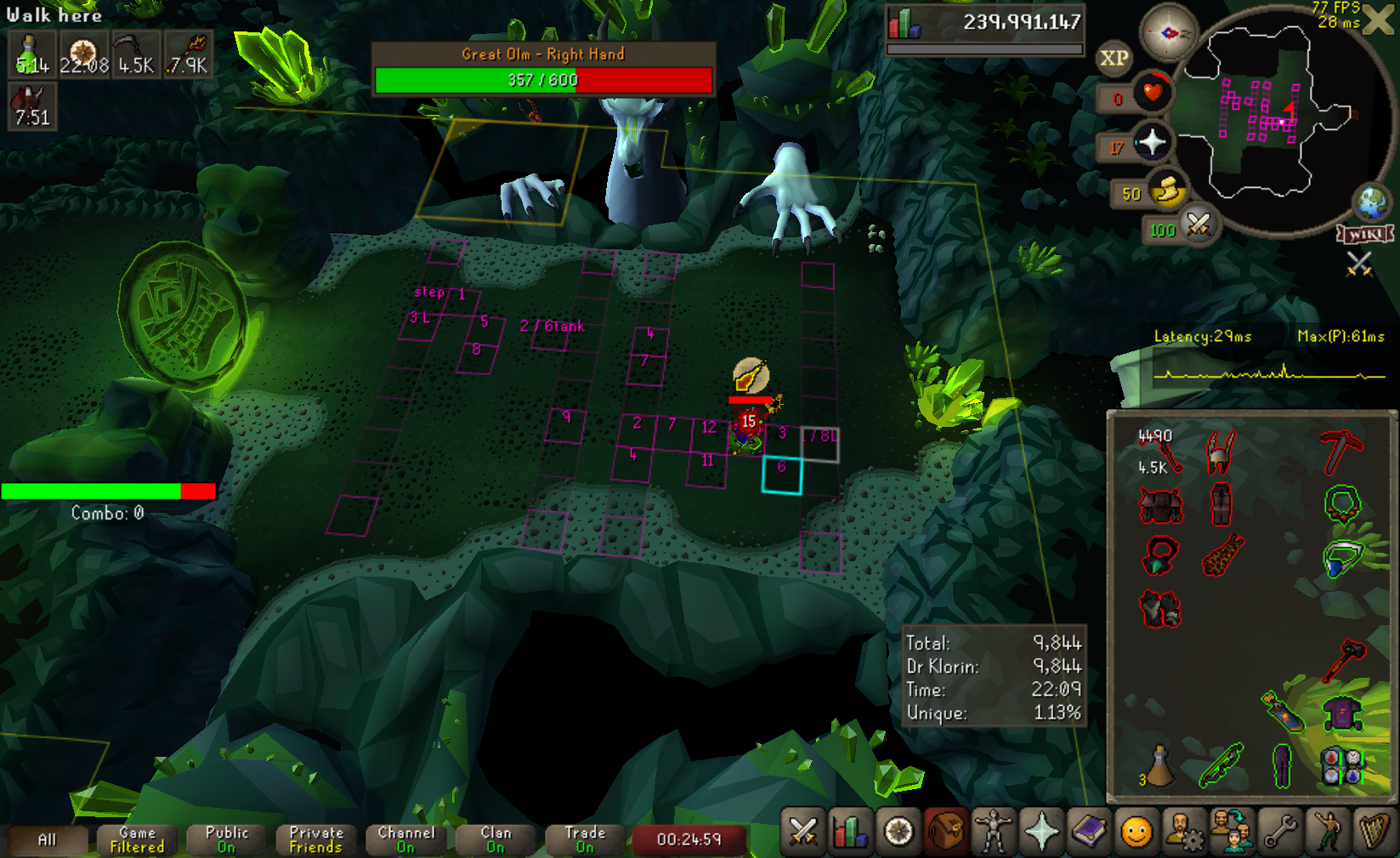Click the compass to face north
The width and height of the screenshot is (1400, 858).
pos(1168,33)
